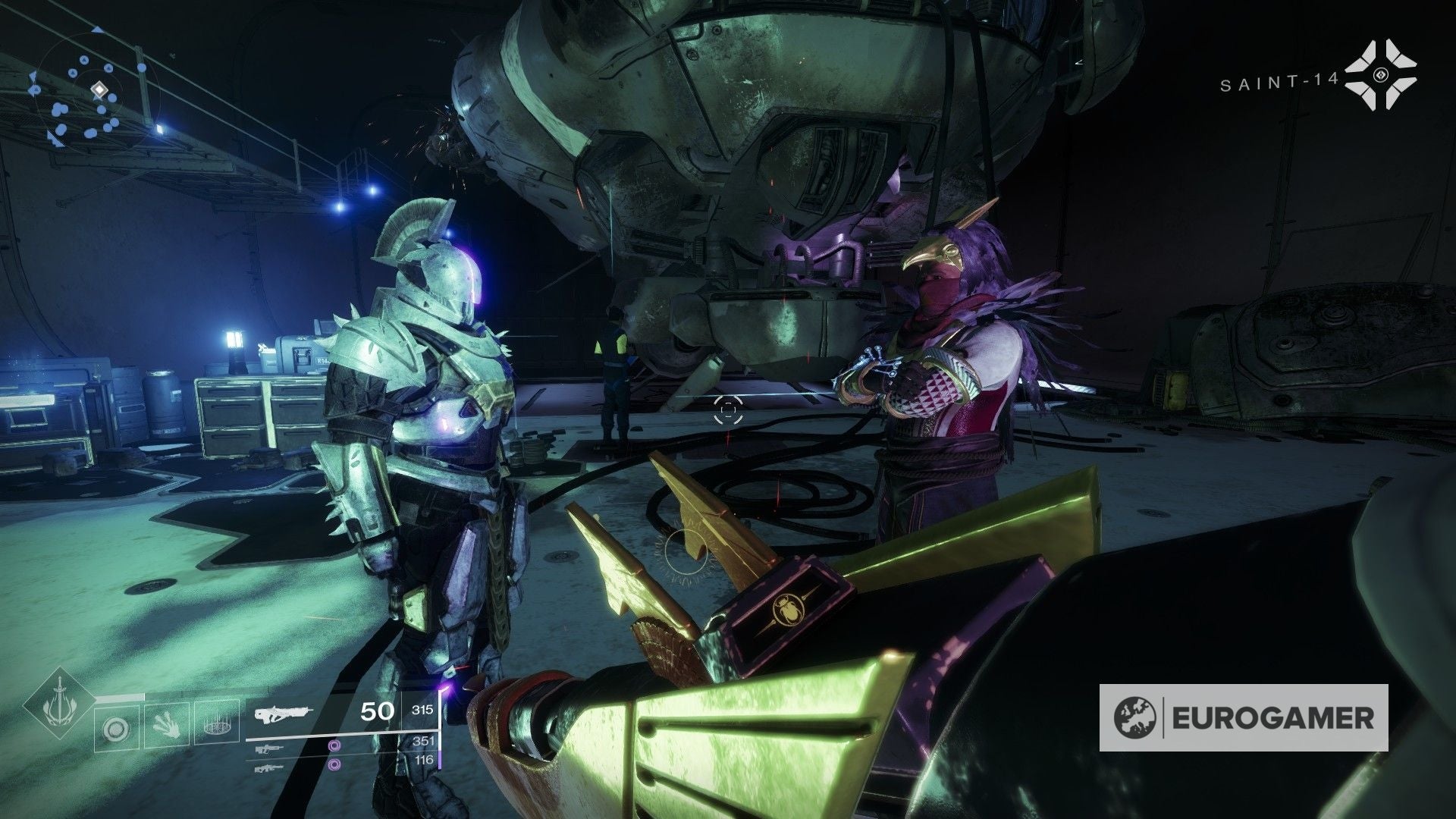Toggle the player diamond marker on radar
This screenshot has height=819, width=1456.
[99, 89]
